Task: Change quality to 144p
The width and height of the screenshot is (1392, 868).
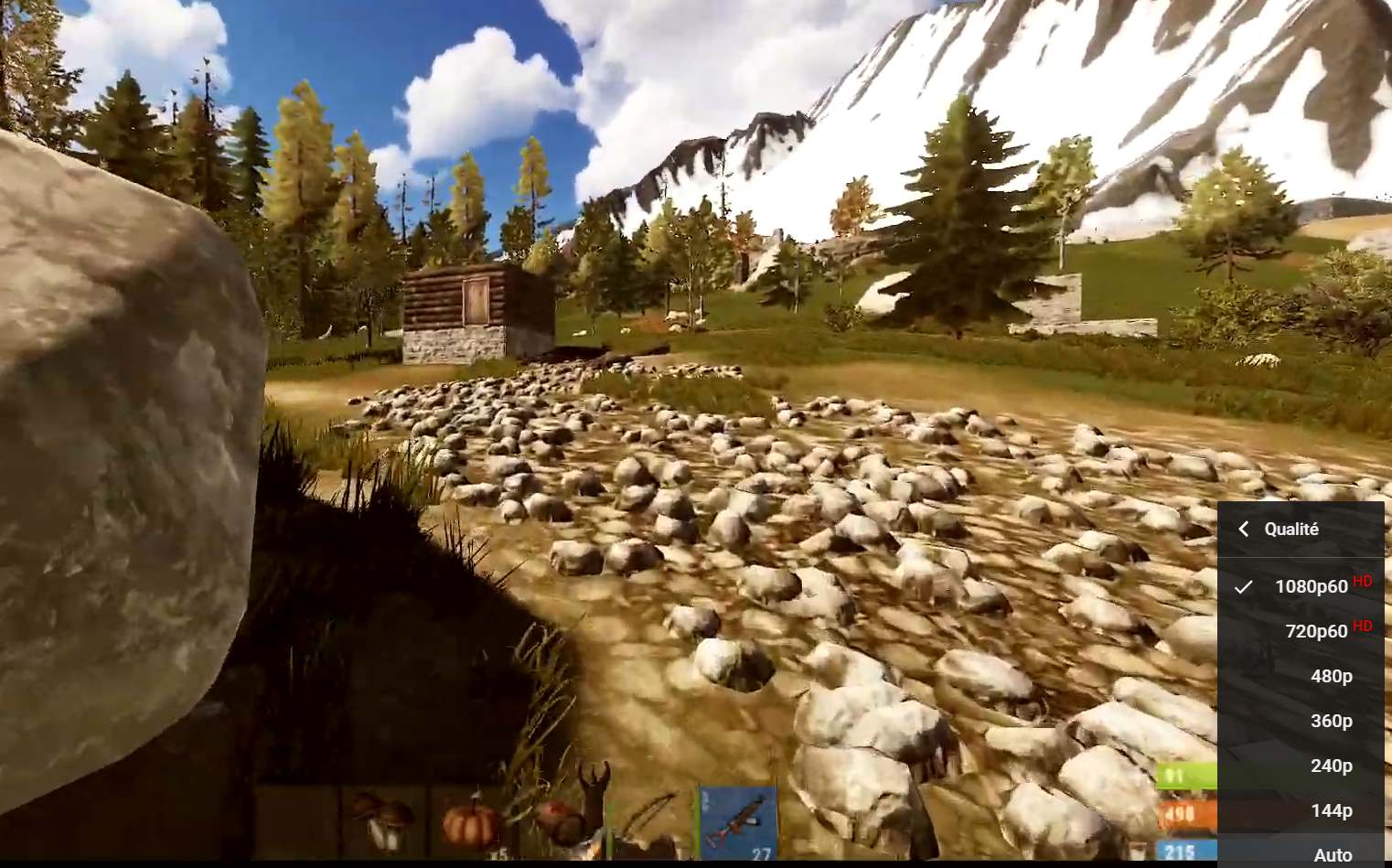Action: pos(1331,810)
